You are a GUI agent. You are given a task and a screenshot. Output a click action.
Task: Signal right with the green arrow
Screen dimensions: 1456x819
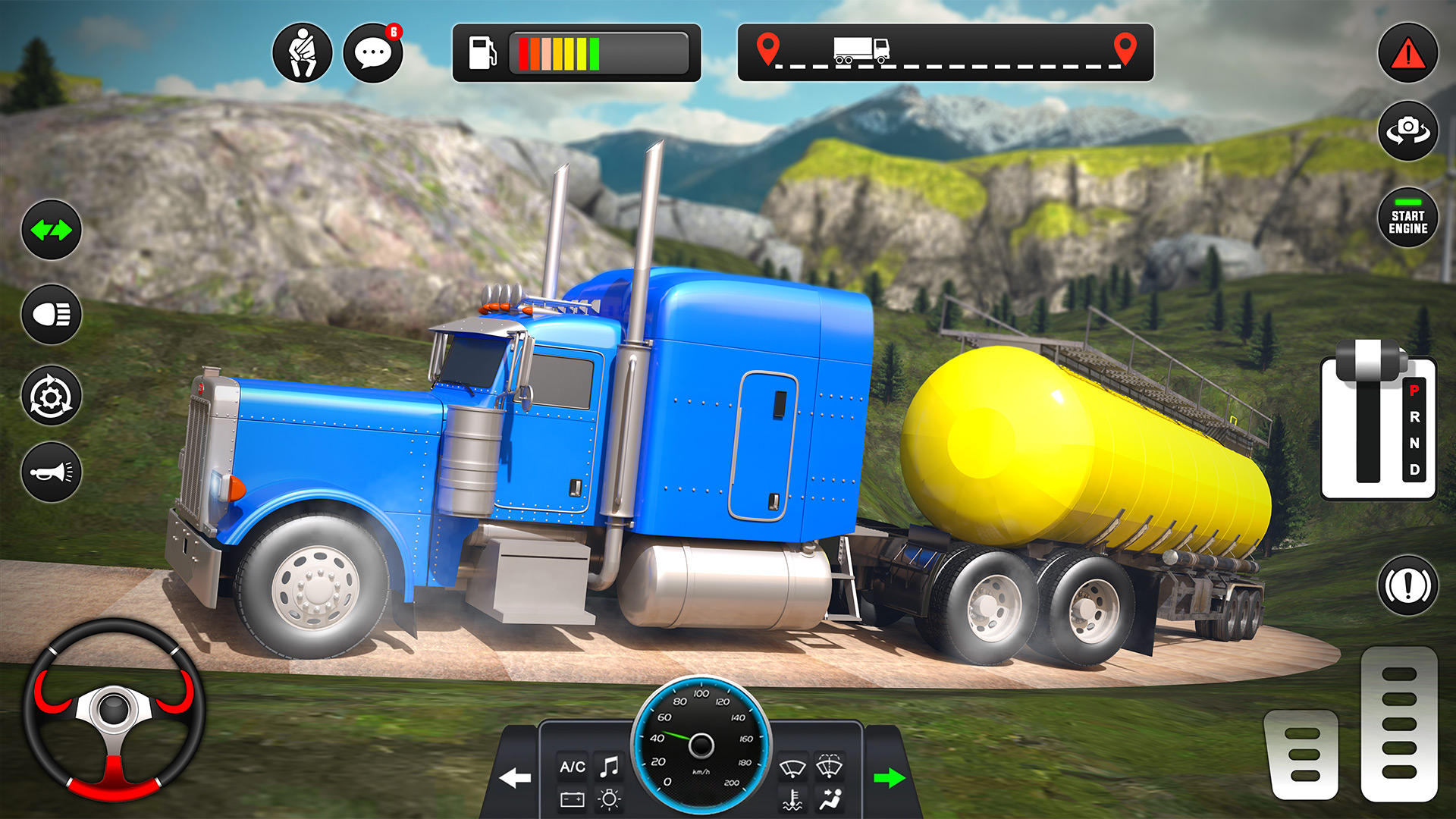pyautogui.click(x=889, y=777)
